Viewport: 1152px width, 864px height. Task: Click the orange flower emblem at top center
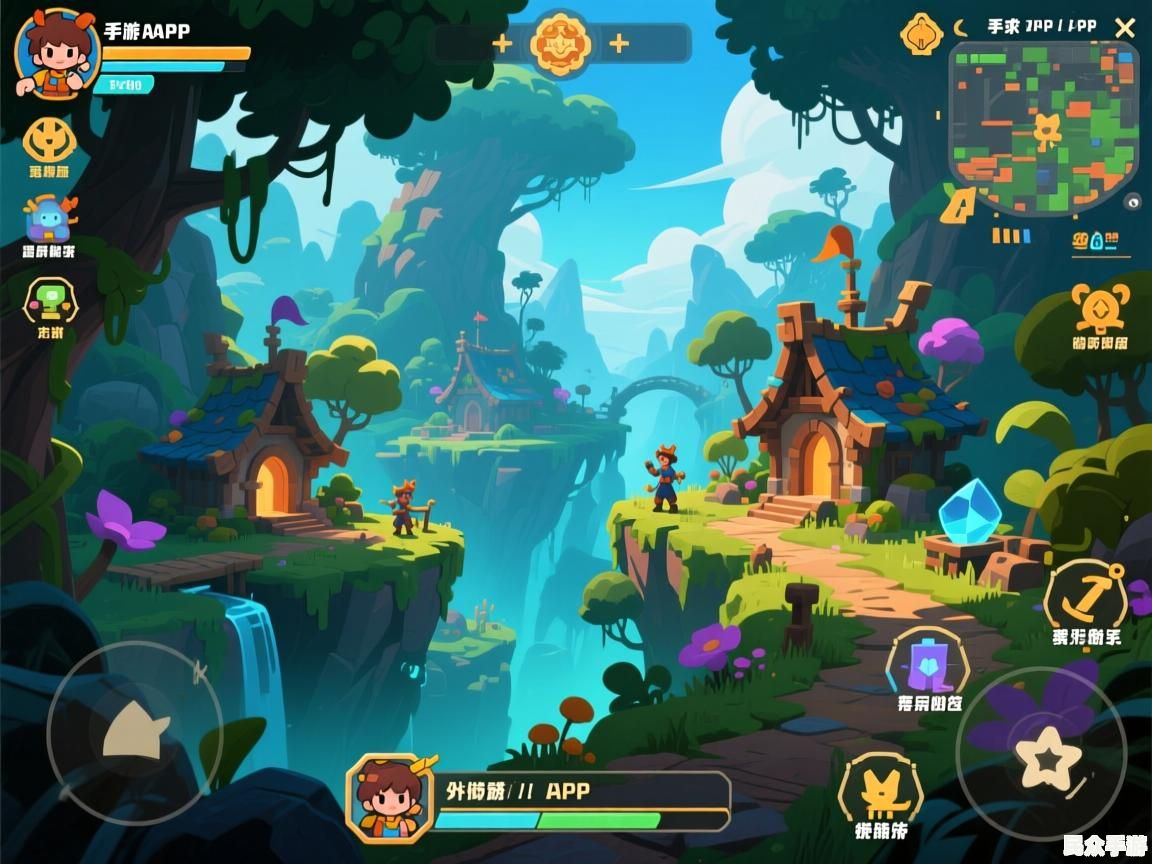point(560,43)
